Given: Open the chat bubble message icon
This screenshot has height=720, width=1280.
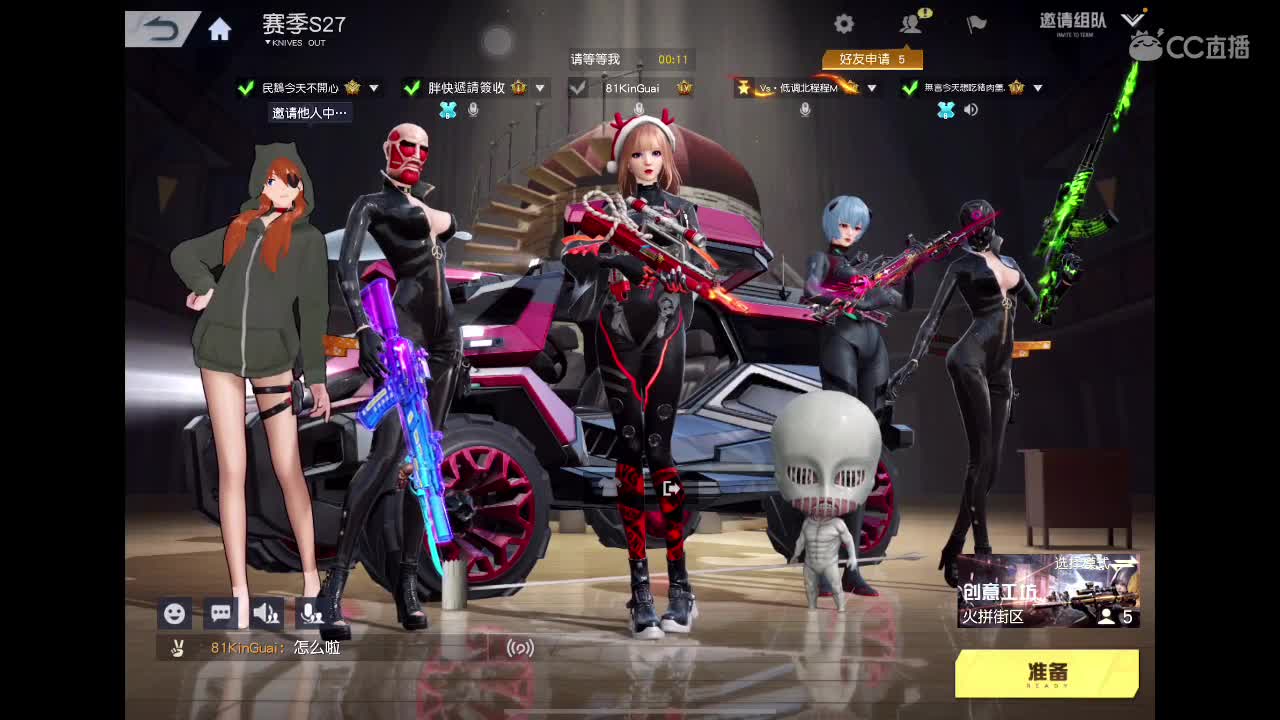Looking at the screenshot, I should point(221,613).
